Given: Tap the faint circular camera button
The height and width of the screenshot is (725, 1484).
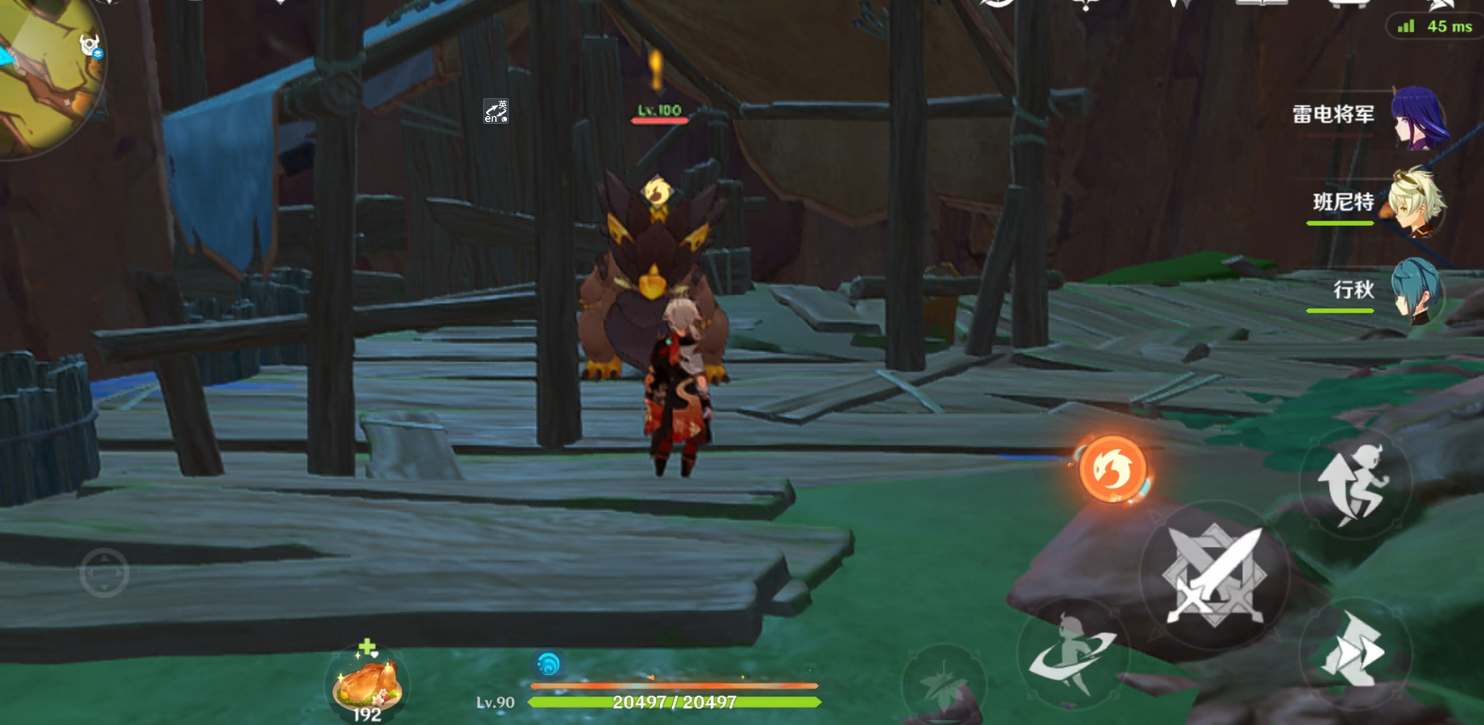Looking at the screenshot, I should pyautogui.click(x=104, y=574).
